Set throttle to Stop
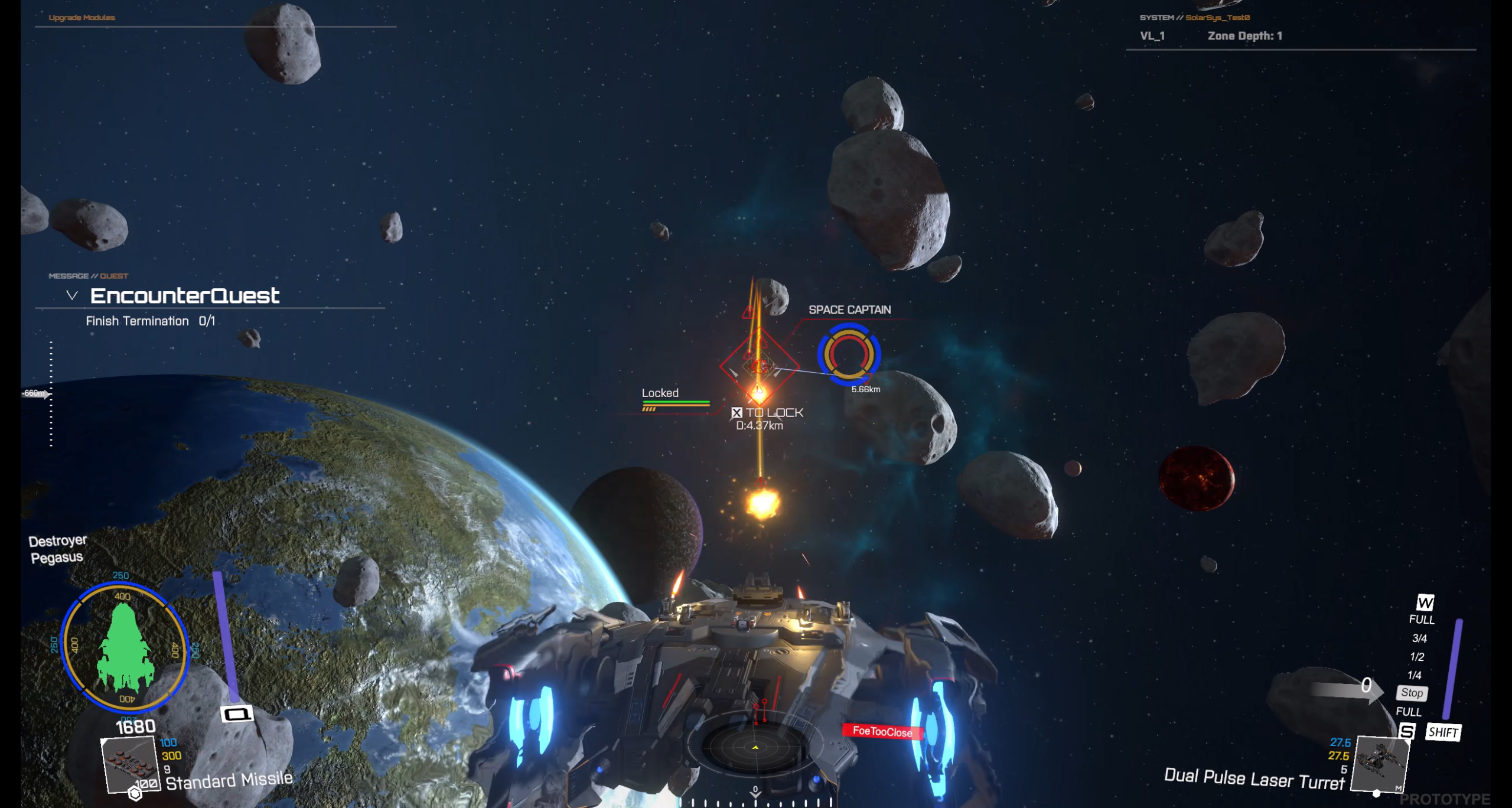 click(x=1412, y=693)
